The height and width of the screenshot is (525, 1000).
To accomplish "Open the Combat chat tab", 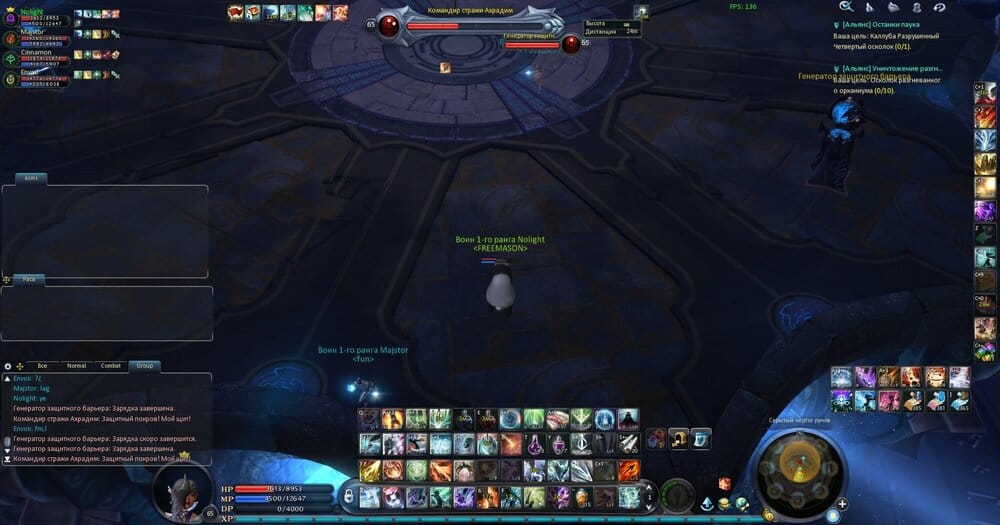I will 111,366.
